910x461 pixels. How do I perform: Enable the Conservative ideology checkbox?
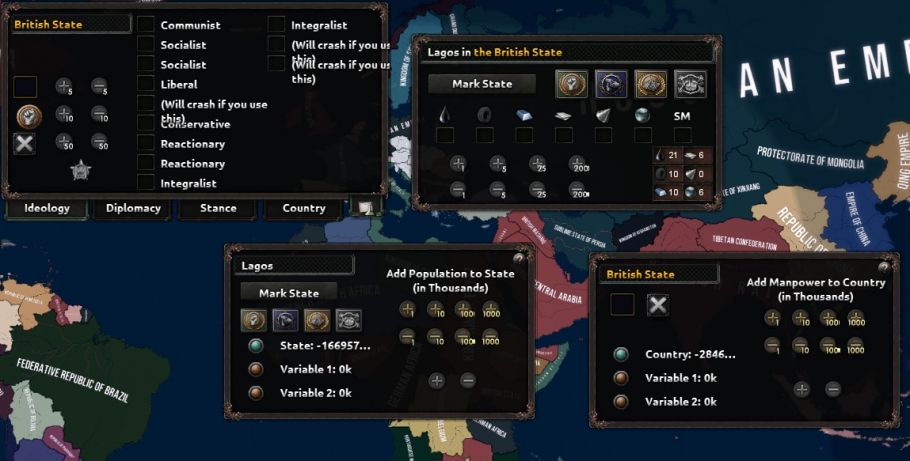[x=146, y=124]
